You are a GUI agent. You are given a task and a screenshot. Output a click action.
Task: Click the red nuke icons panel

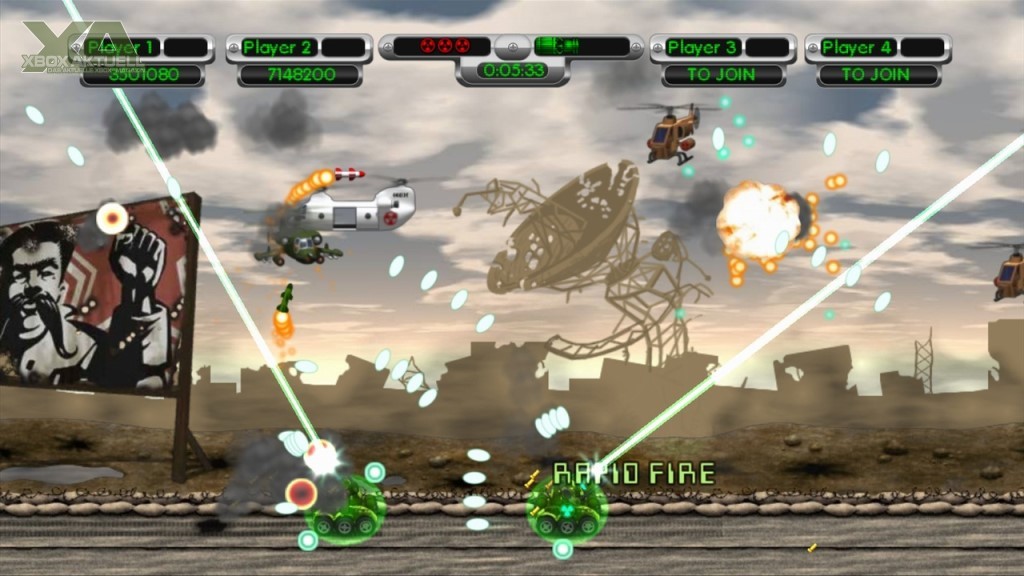click(441, 46)
